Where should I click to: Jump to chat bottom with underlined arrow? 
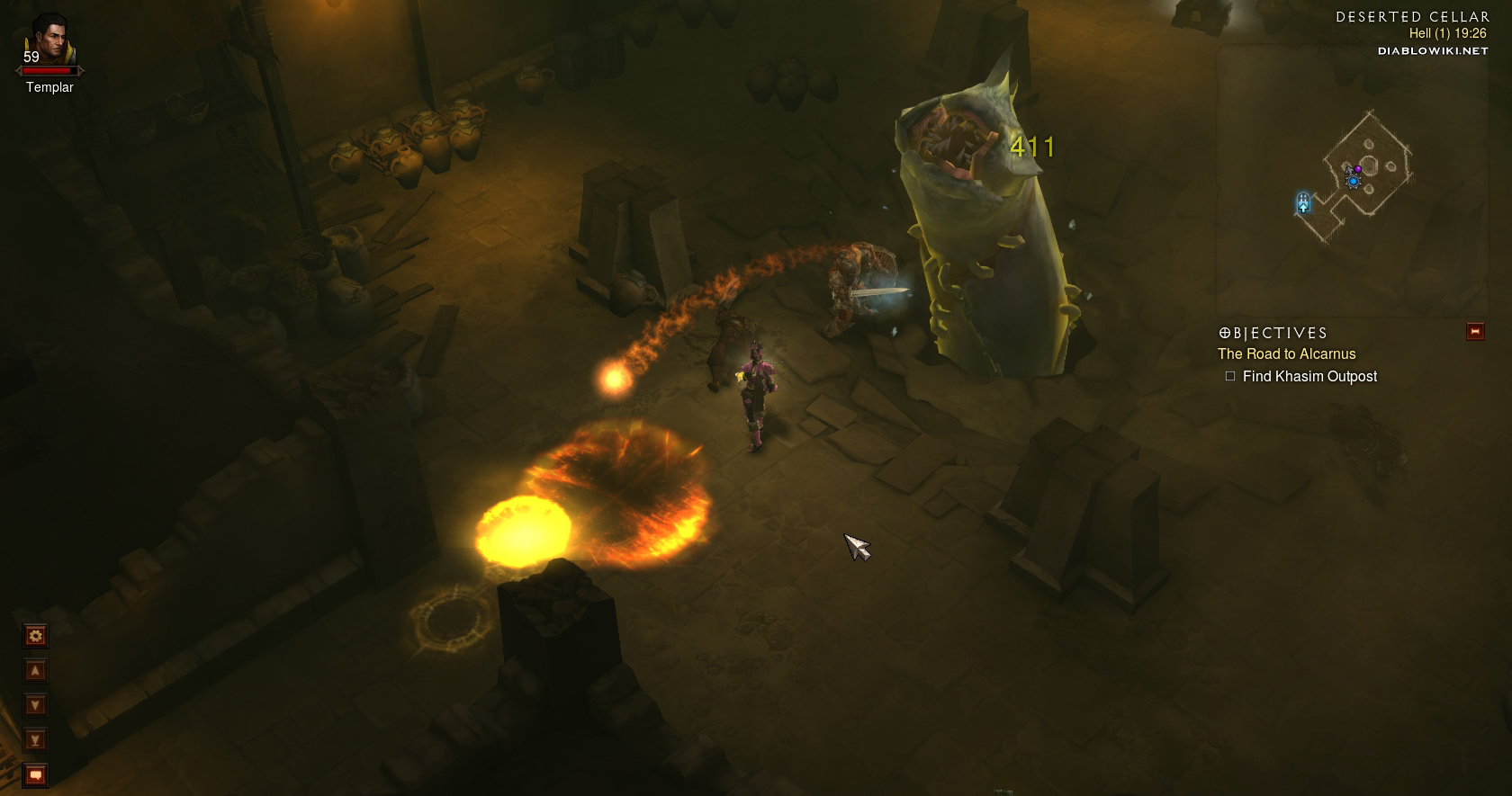35,740
